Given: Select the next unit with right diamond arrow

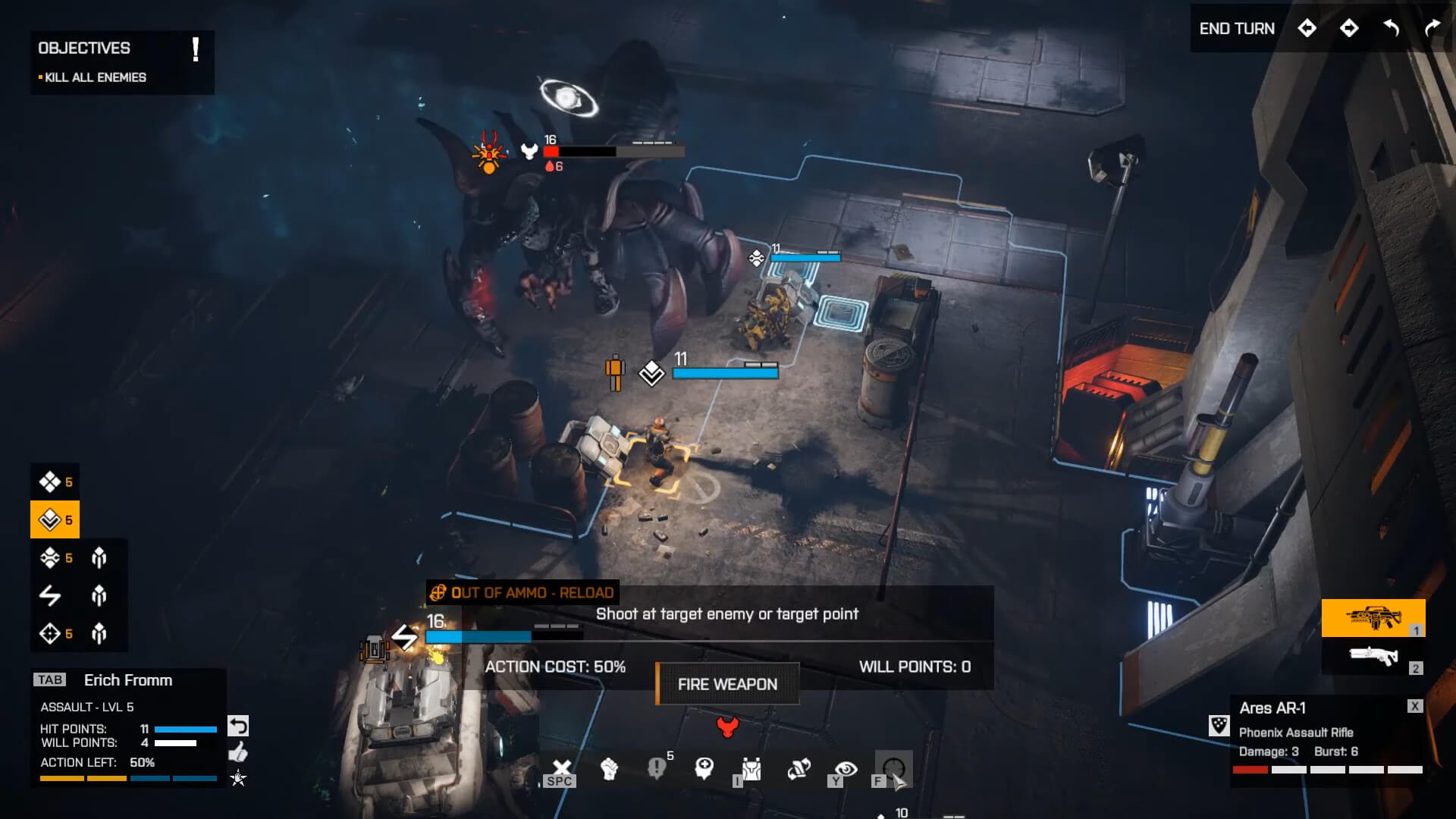Looking at the screenshot, I should pyautogui.click(x=1349, y=29).
